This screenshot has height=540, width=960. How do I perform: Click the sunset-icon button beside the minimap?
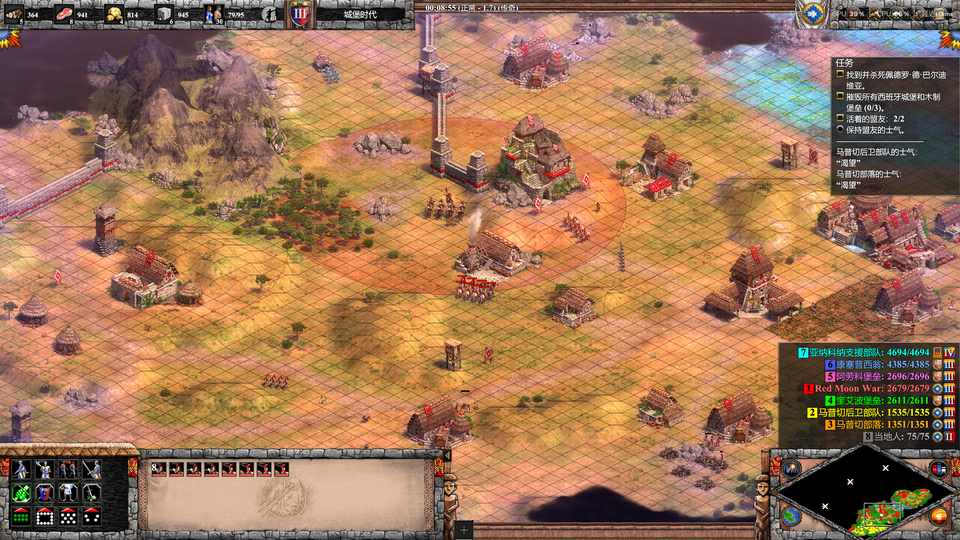[x=938, y=516]
